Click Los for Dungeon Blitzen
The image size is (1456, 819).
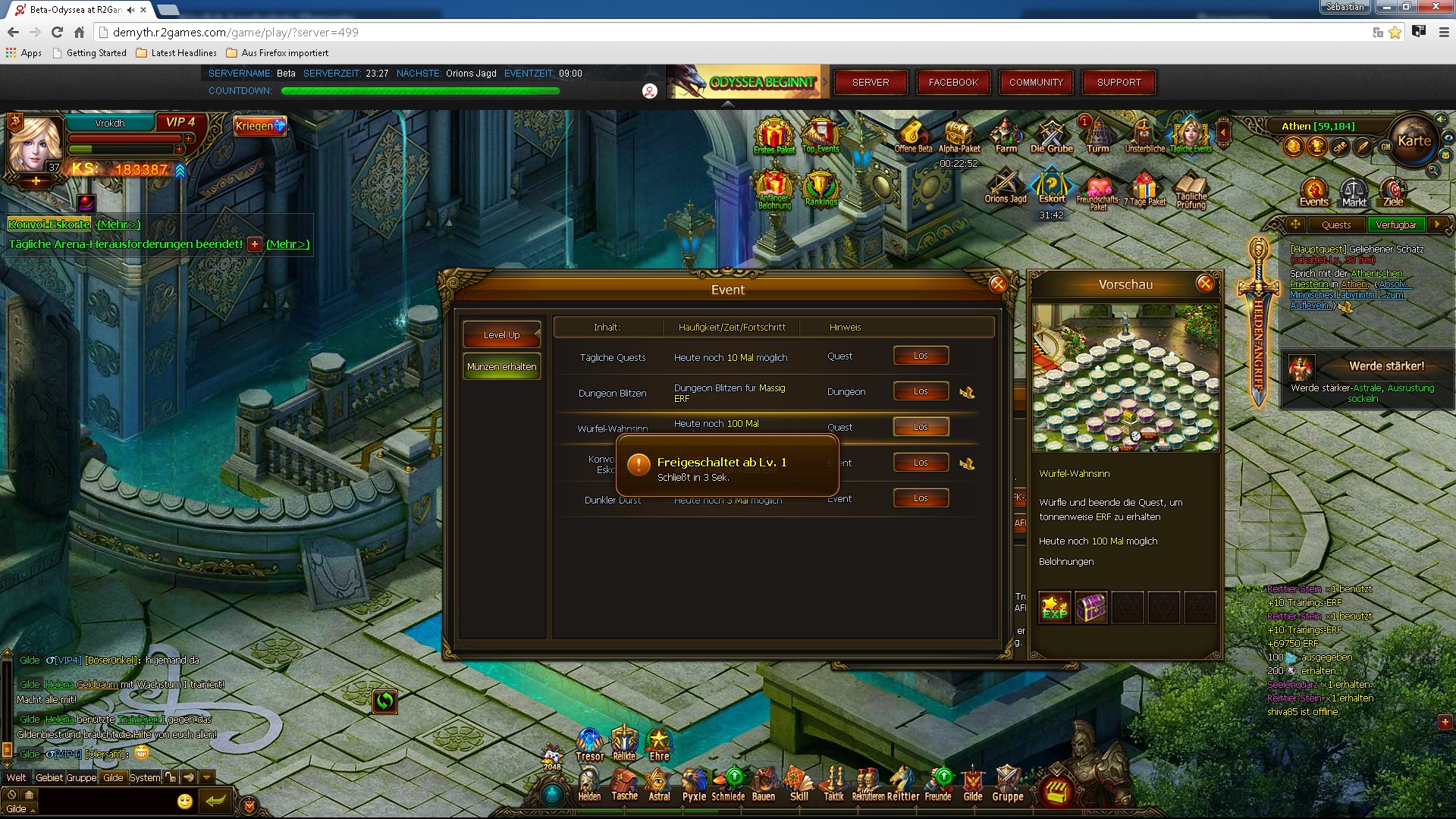coord(921,391)
